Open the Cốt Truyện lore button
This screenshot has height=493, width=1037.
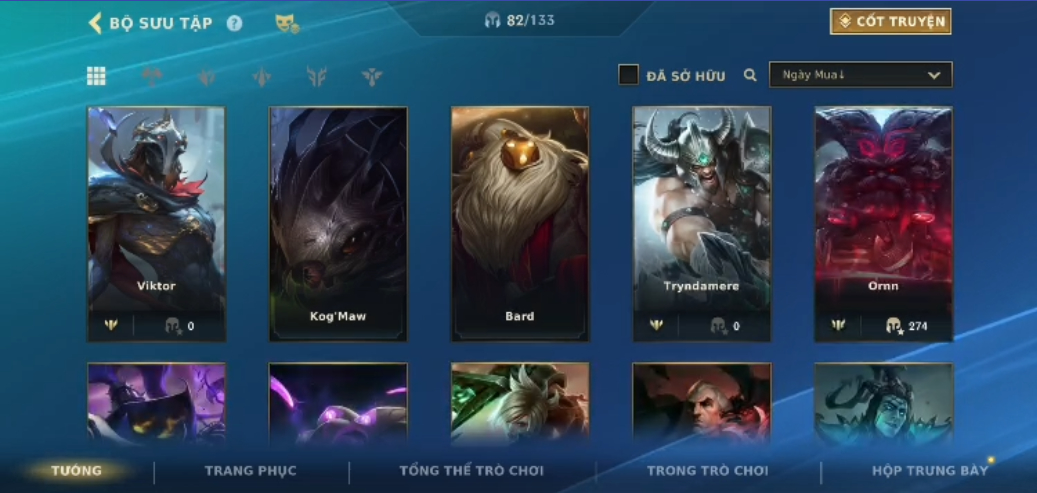point(890,21)
